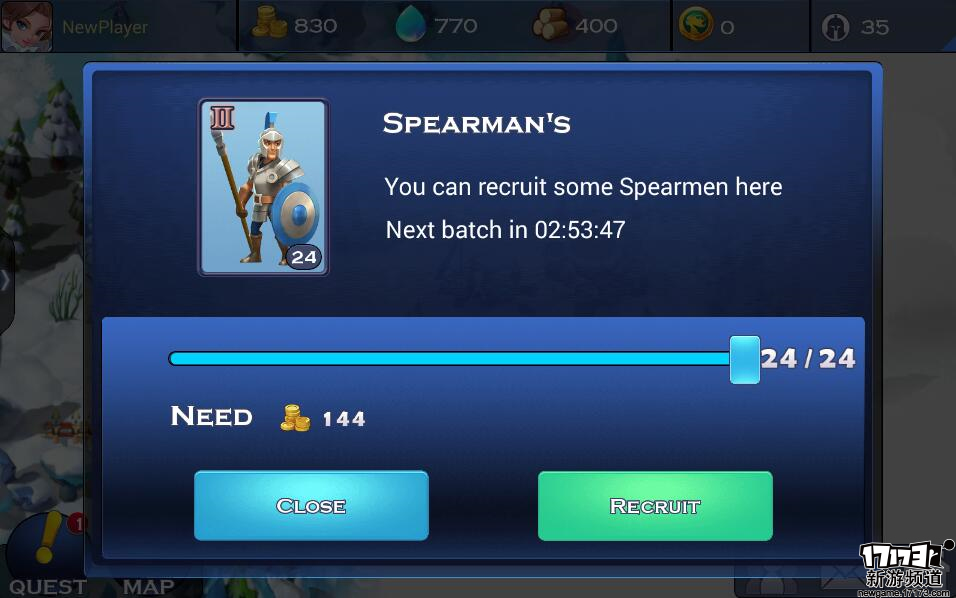956x598 pixels.
Task: Close the Spearman's recruit dialog
Action: 311,506
